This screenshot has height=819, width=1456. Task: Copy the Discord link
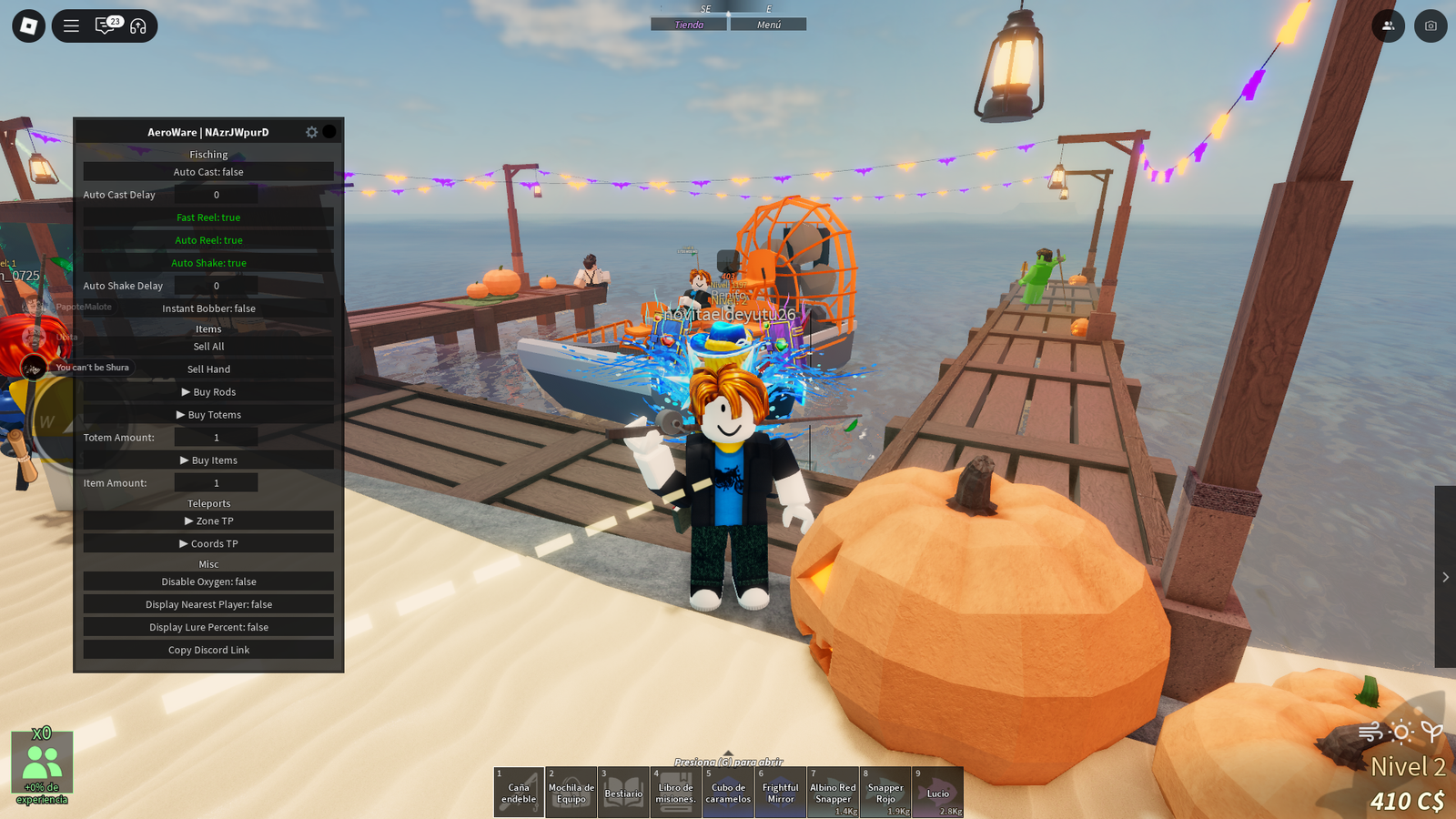(208, 650)
